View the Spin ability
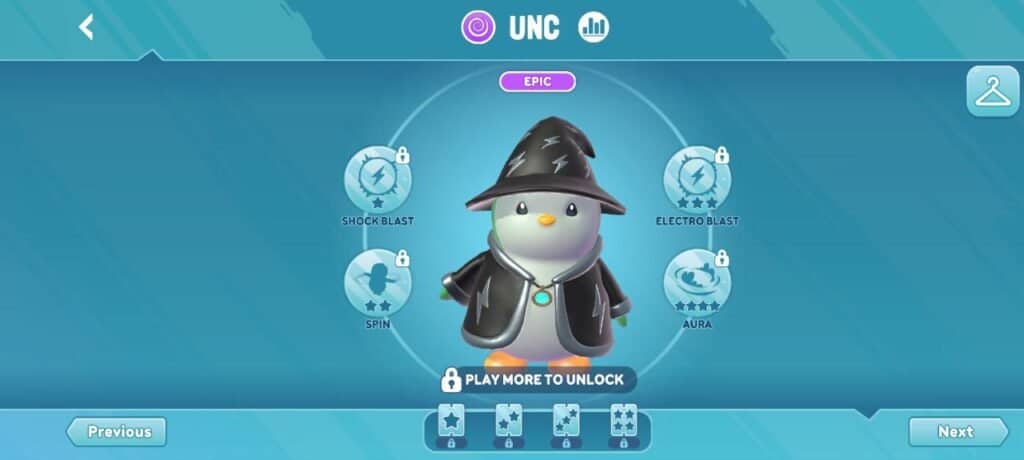The width and height of the screenshot is (1024, 460). [x=377, y=282]
